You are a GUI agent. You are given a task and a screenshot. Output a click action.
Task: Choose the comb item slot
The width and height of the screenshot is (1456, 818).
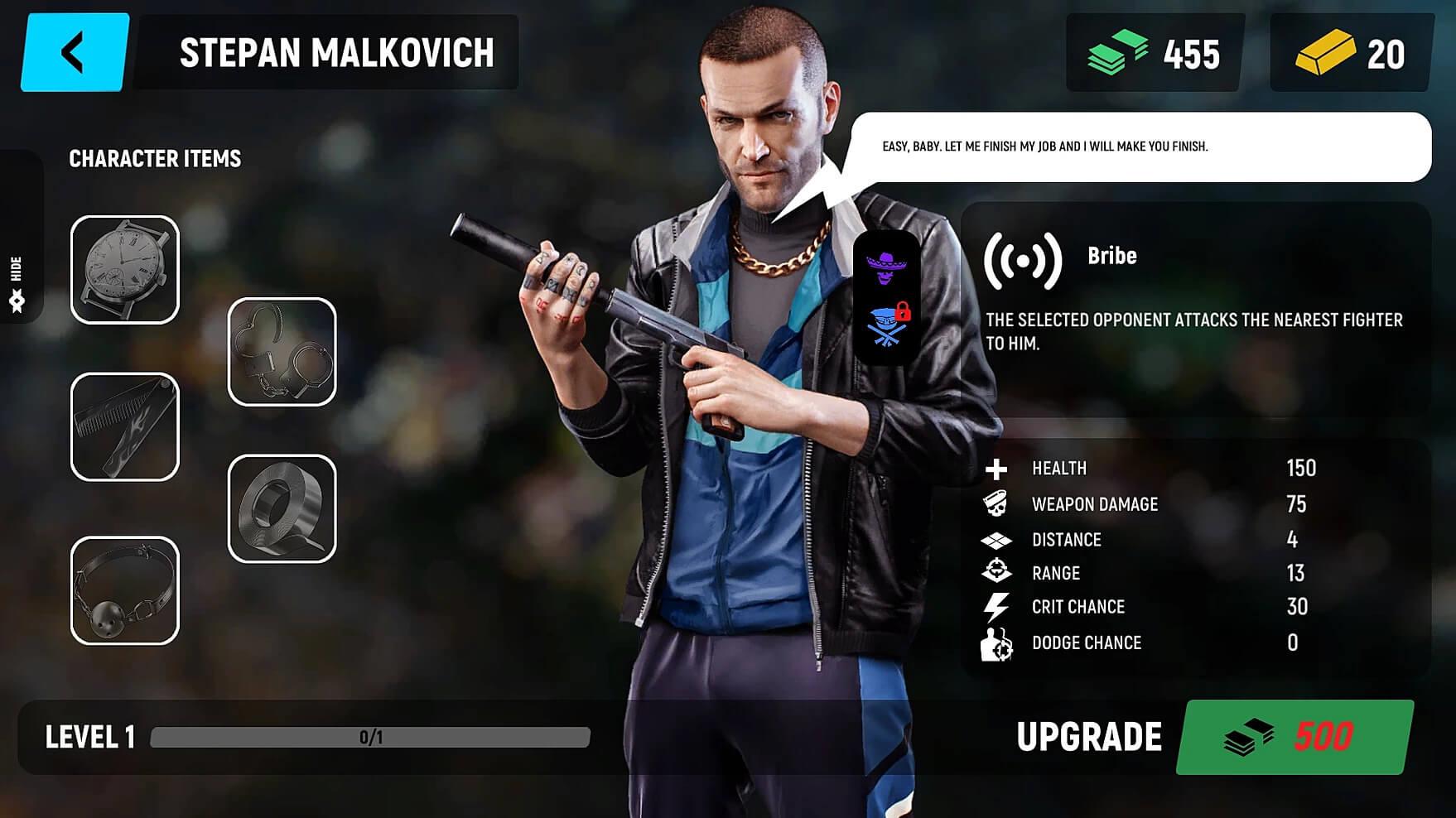click(x=125, y=426)
